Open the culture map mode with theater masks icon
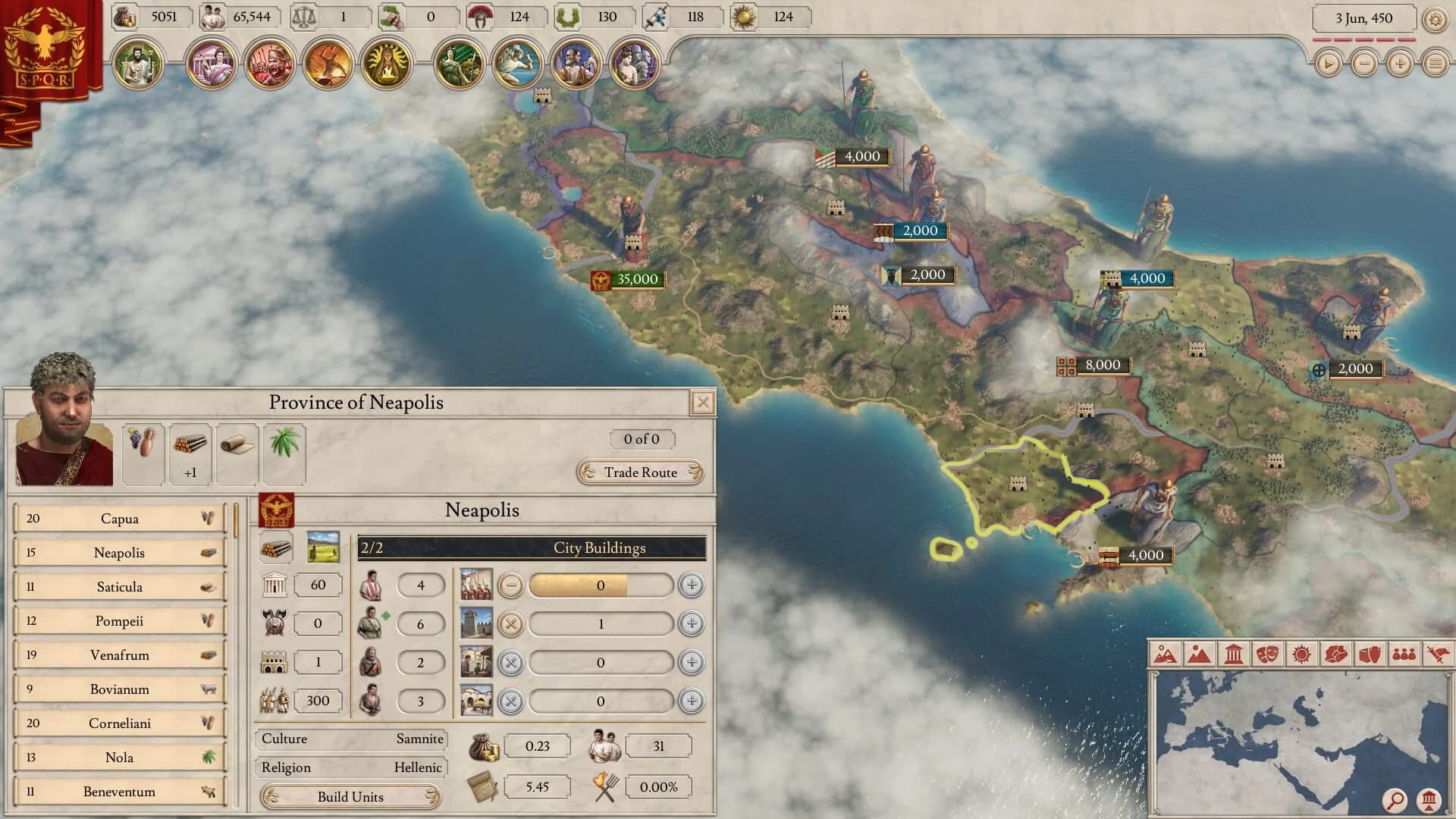This screenshot has height=819, width=1456. [1268, 653]
